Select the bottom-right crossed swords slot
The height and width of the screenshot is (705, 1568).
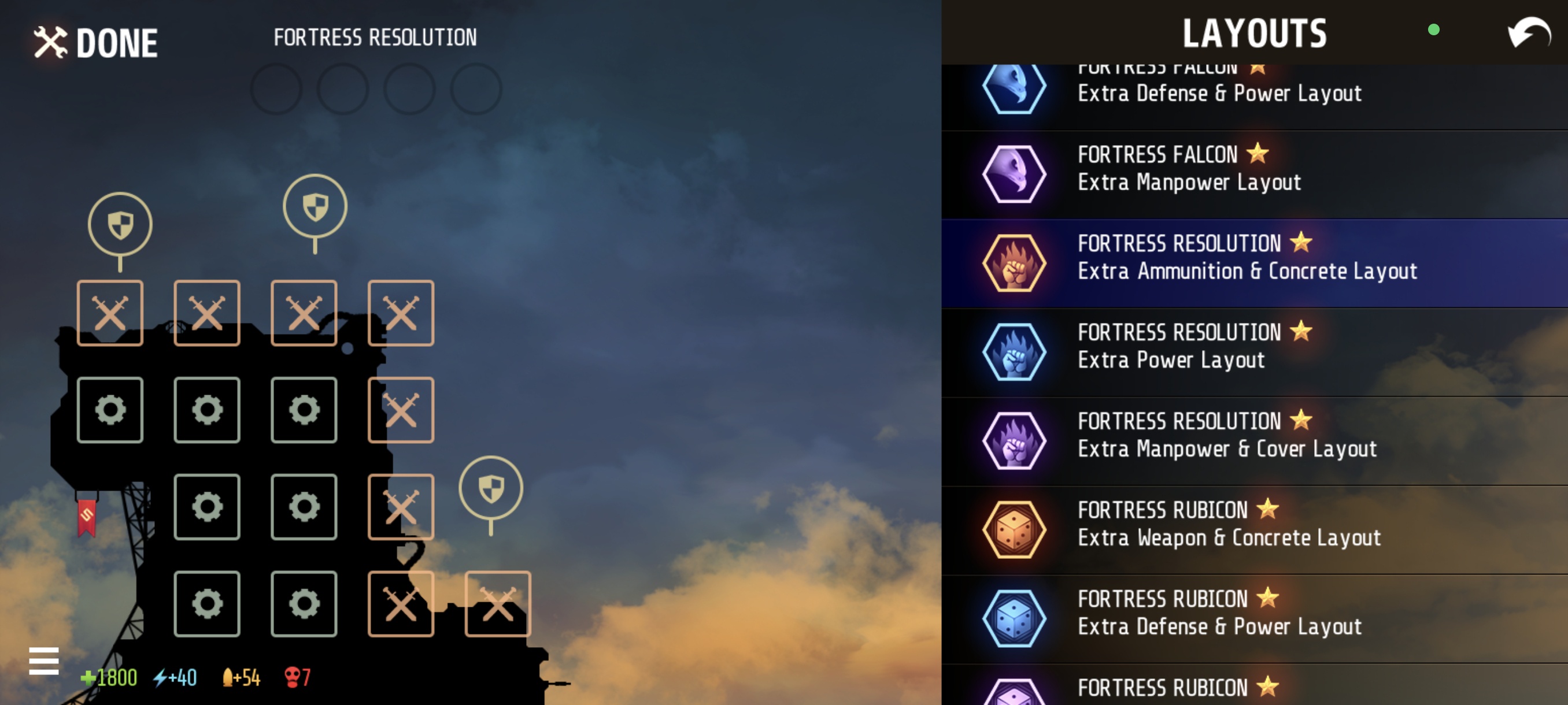pyautogui.click(x=498, y=604)
